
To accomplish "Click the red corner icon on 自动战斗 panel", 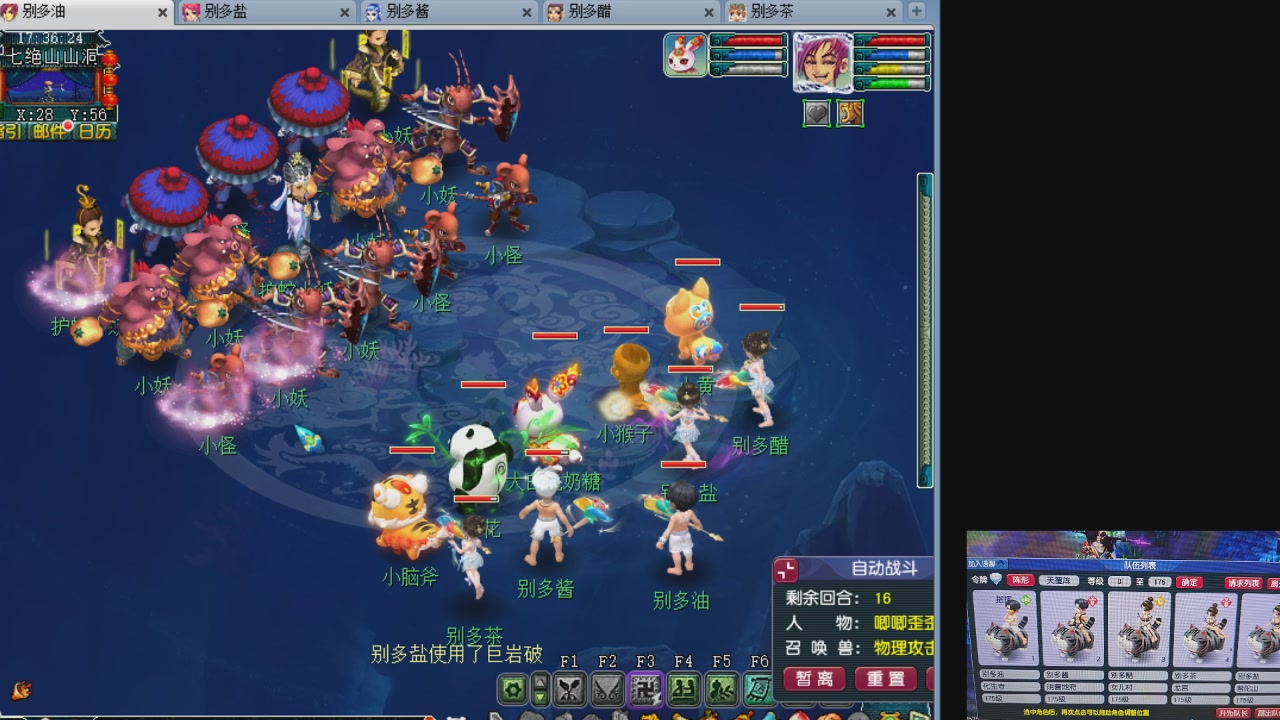I will (787, 570).
